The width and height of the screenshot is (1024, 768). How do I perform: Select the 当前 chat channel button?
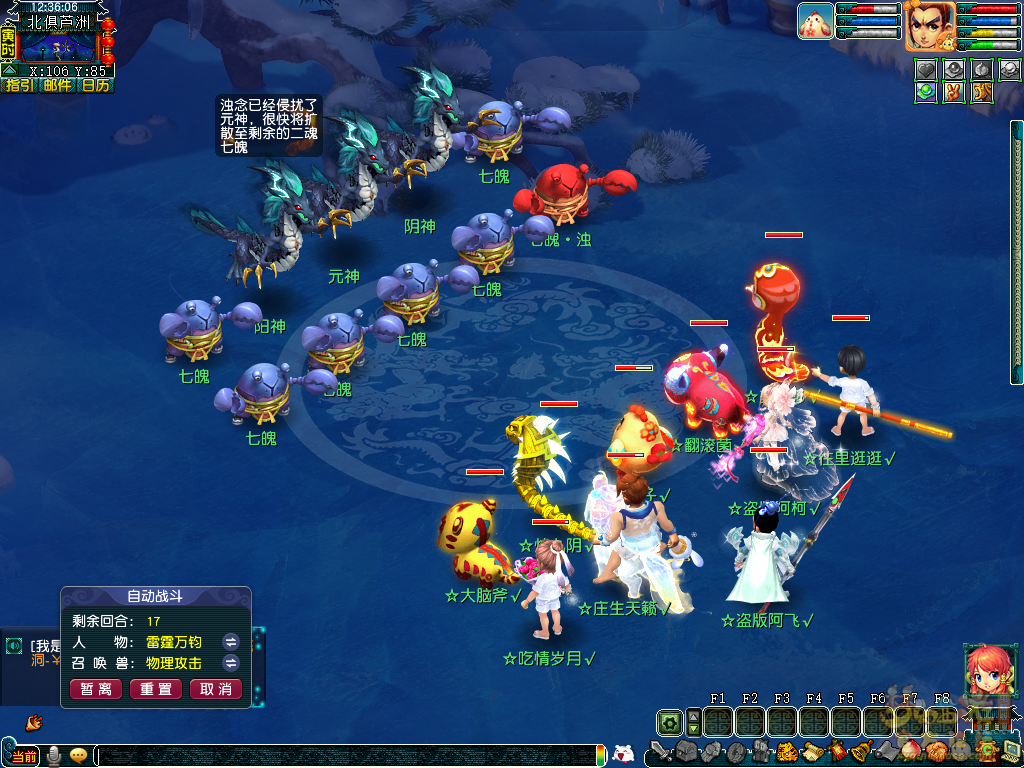(24, 755)
